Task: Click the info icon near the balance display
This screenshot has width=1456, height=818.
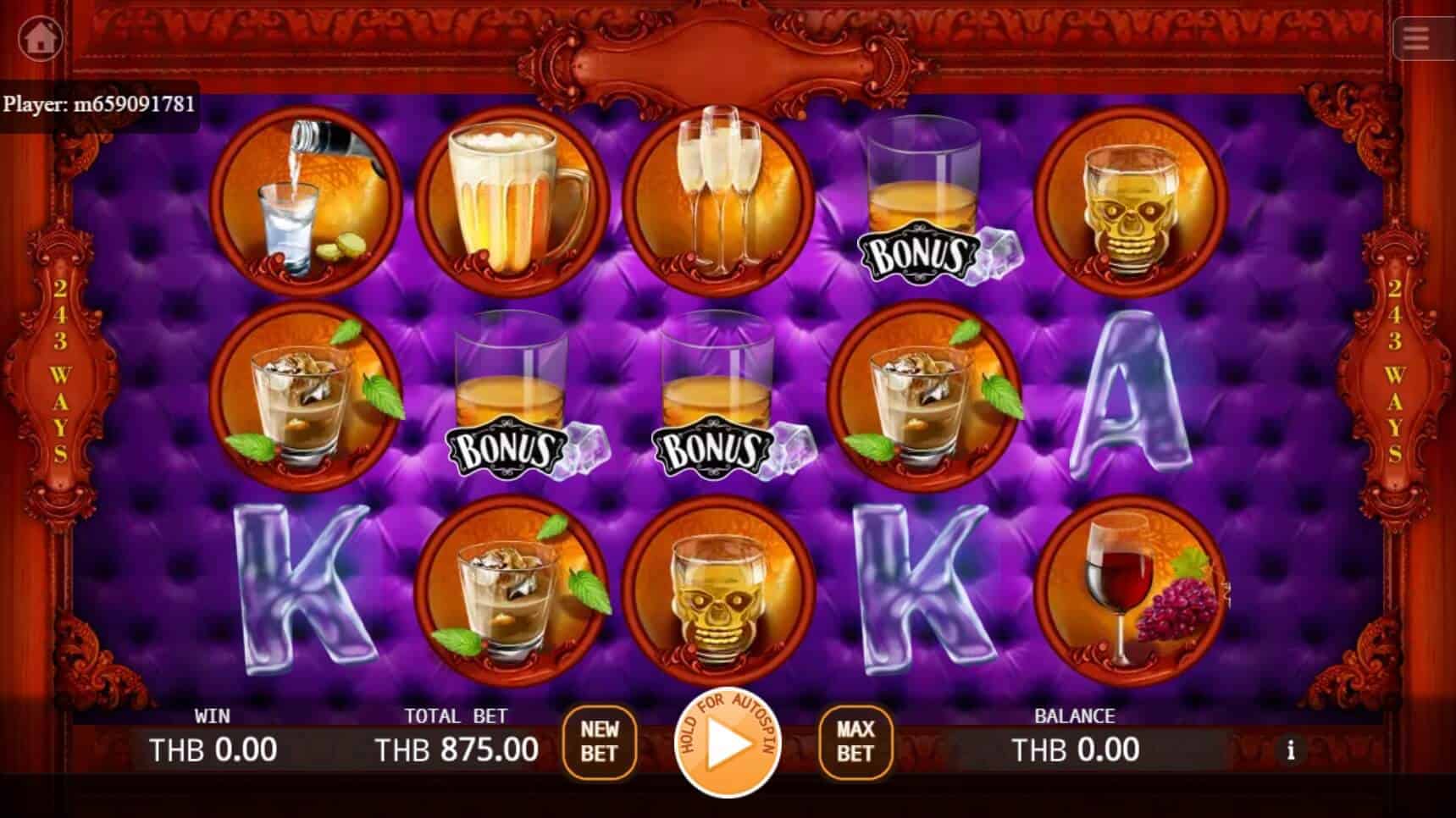Action: pyautogui.click(x=1291, y=750)
